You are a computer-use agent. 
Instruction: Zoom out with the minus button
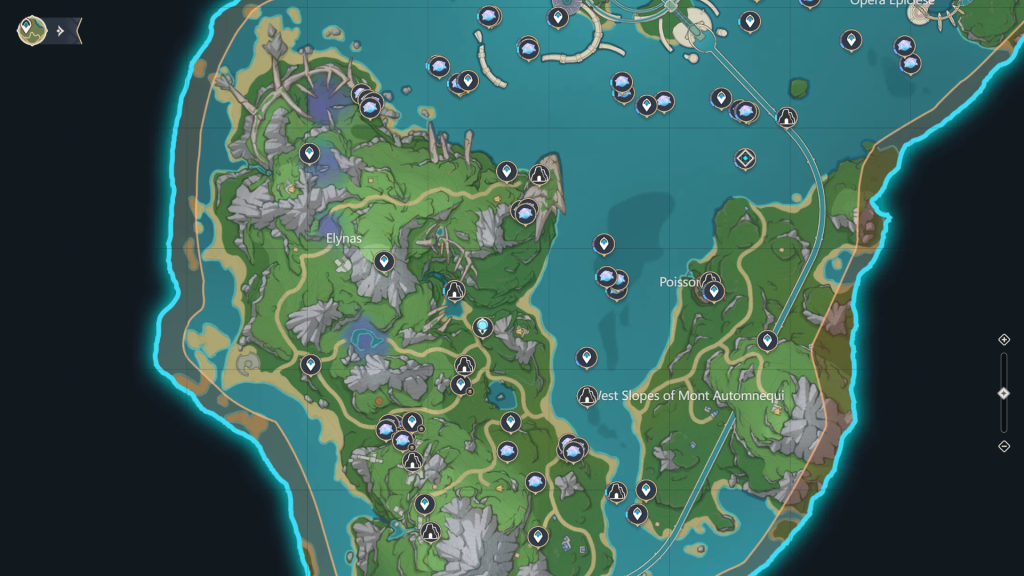tap(1004, 446)
